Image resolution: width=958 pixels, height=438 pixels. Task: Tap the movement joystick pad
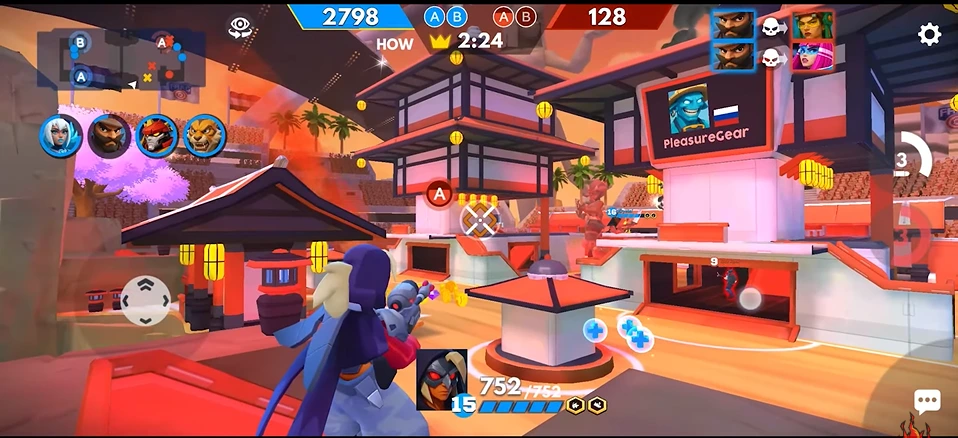pos(145,299)
